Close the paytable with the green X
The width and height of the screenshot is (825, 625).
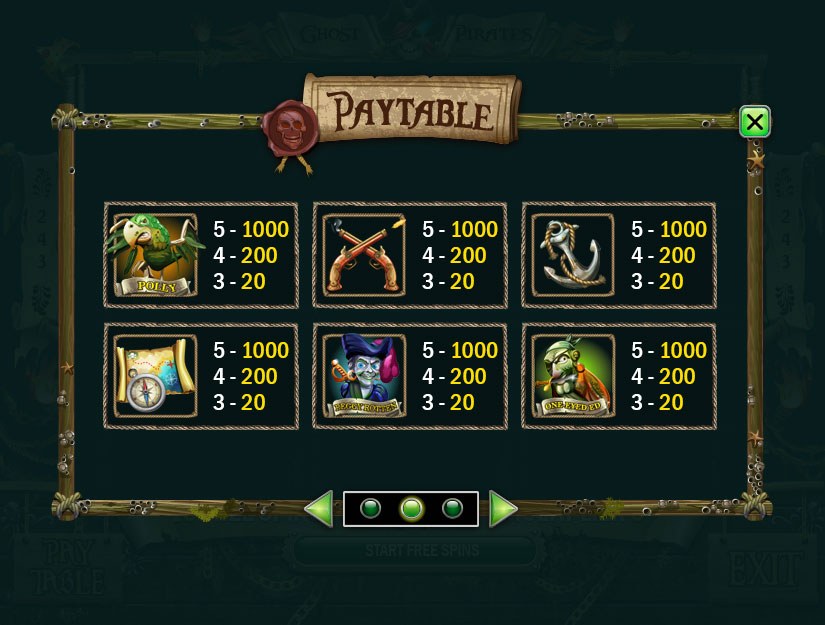[754, 122]
